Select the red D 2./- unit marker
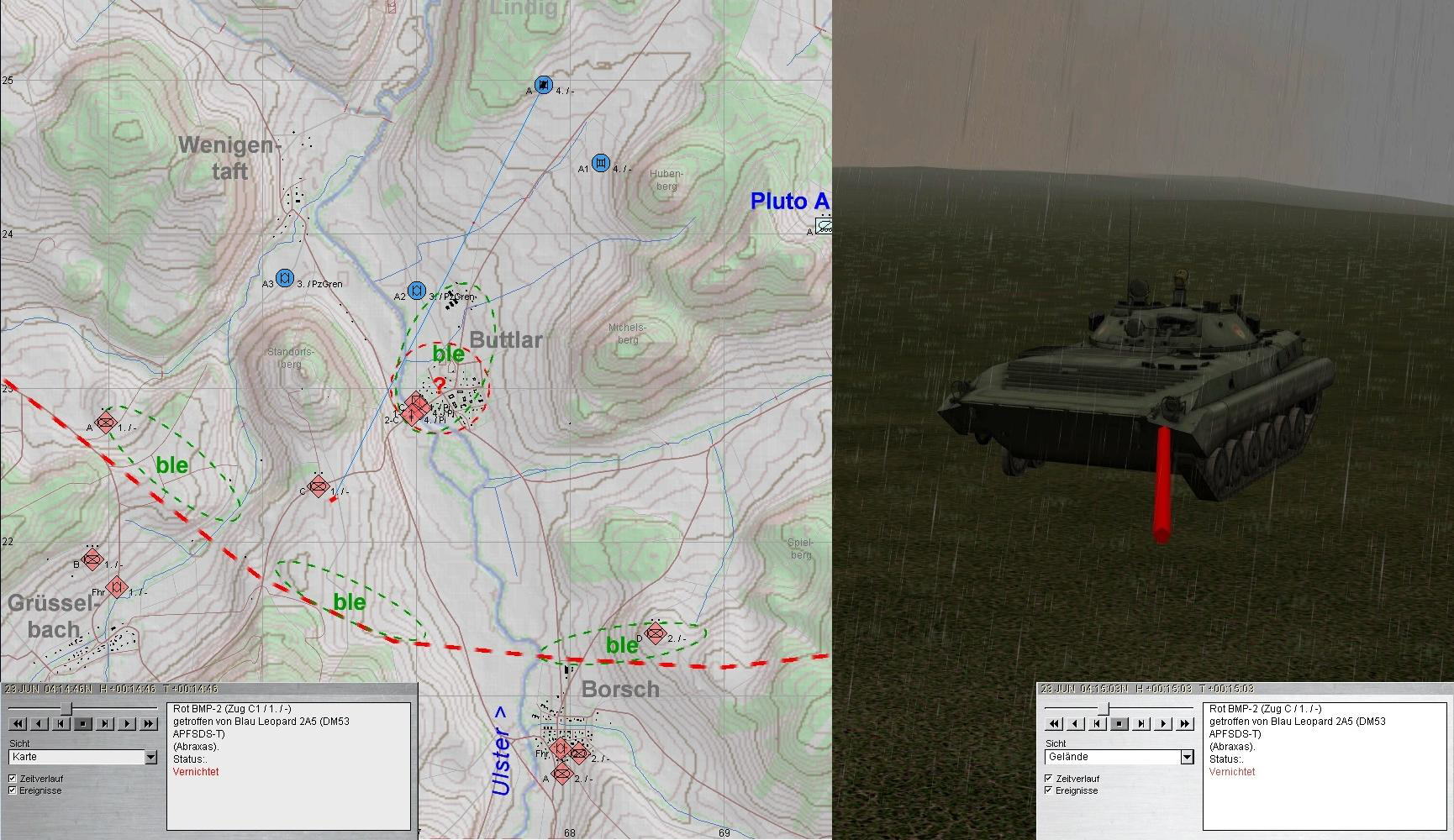The height and width of the screenshot is (840, 1454). point(656,633)
